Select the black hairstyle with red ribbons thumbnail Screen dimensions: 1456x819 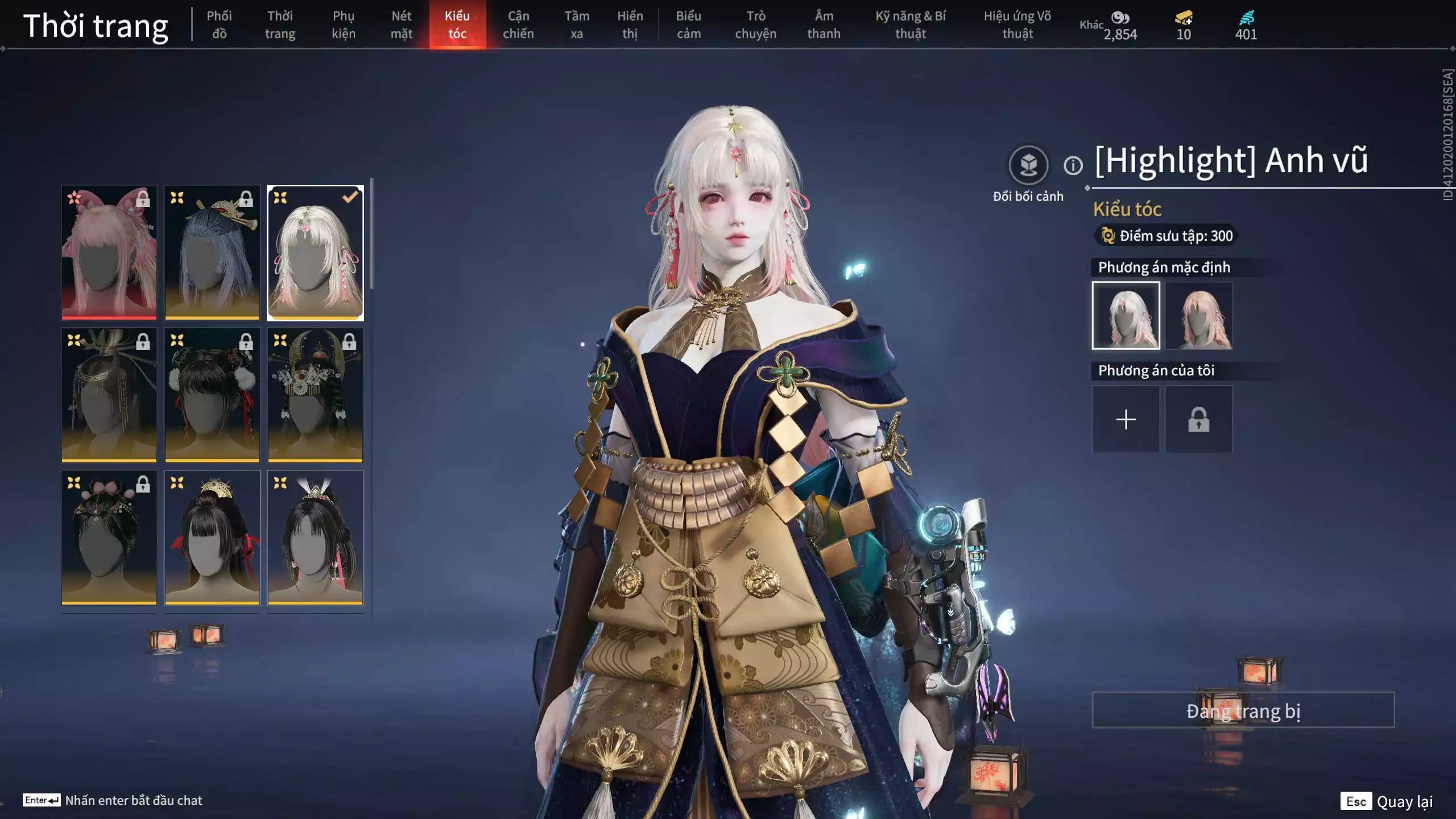tap(212, 537)
